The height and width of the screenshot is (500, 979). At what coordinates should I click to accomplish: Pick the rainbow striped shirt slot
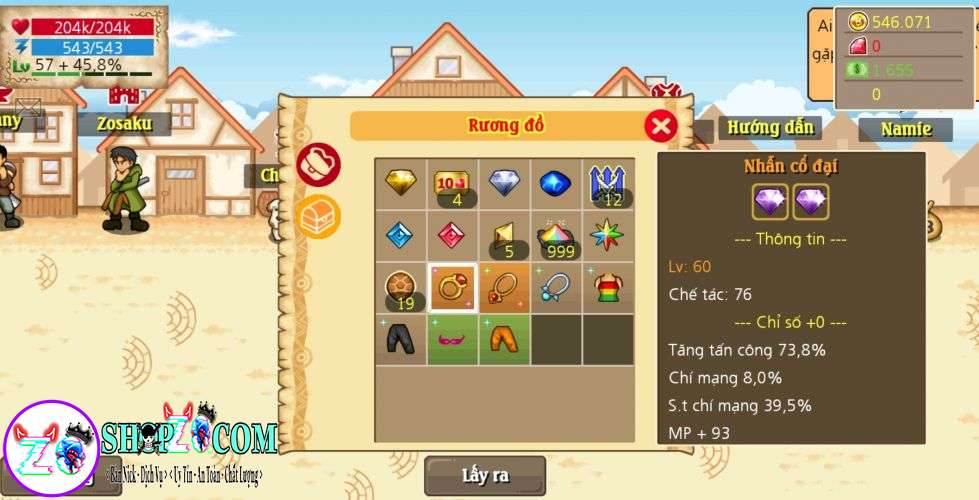coord(608,288)
